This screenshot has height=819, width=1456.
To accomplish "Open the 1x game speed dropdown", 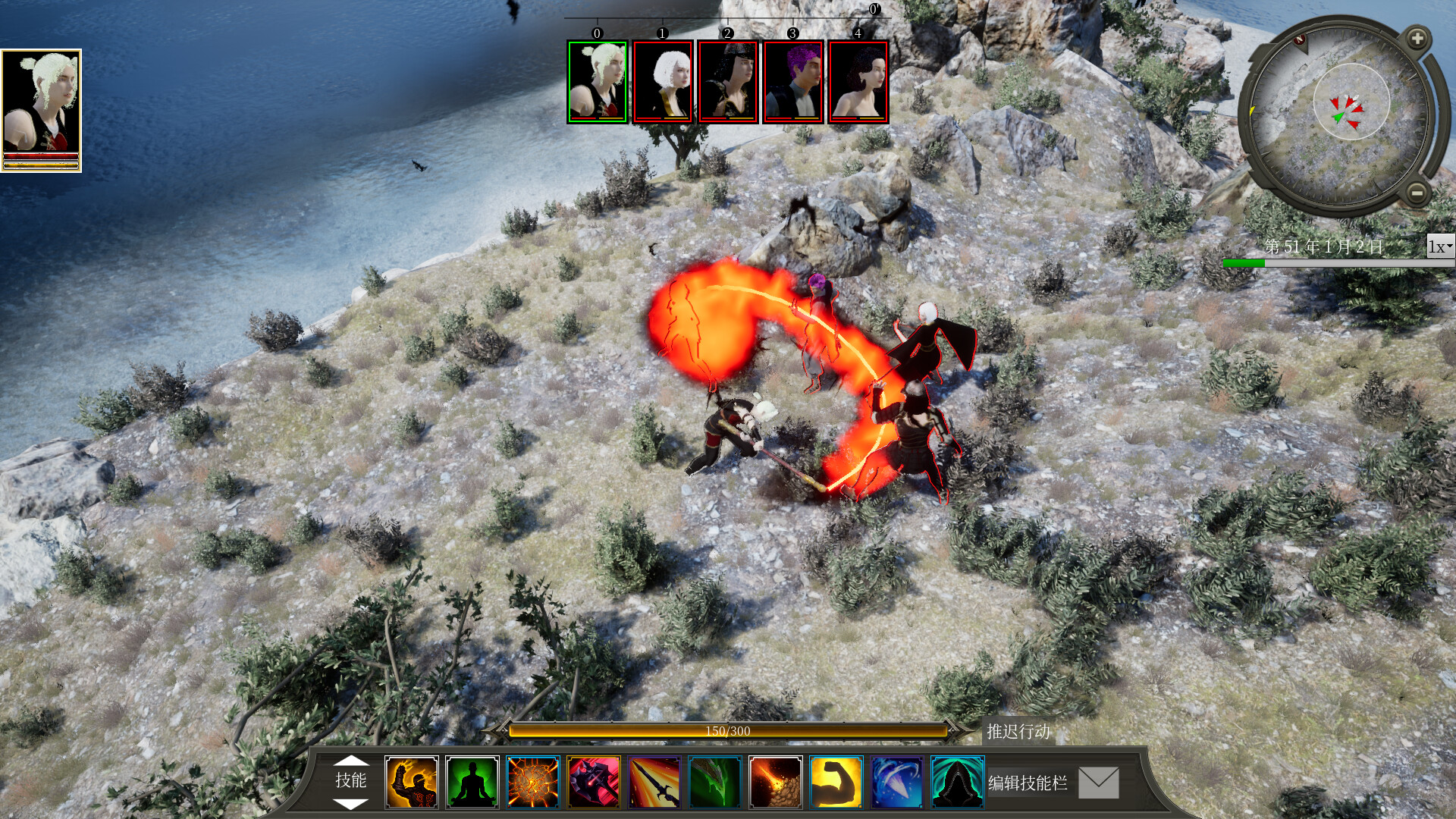I will [1440, 246].
